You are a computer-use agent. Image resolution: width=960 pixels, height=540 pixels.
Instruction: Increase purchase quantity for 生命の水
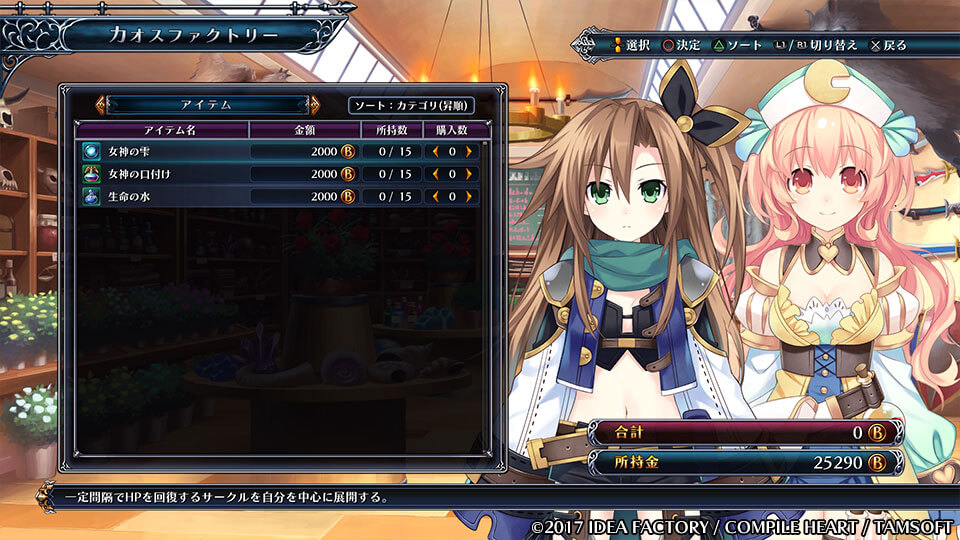pyautogui.click(x=468, y=196)
